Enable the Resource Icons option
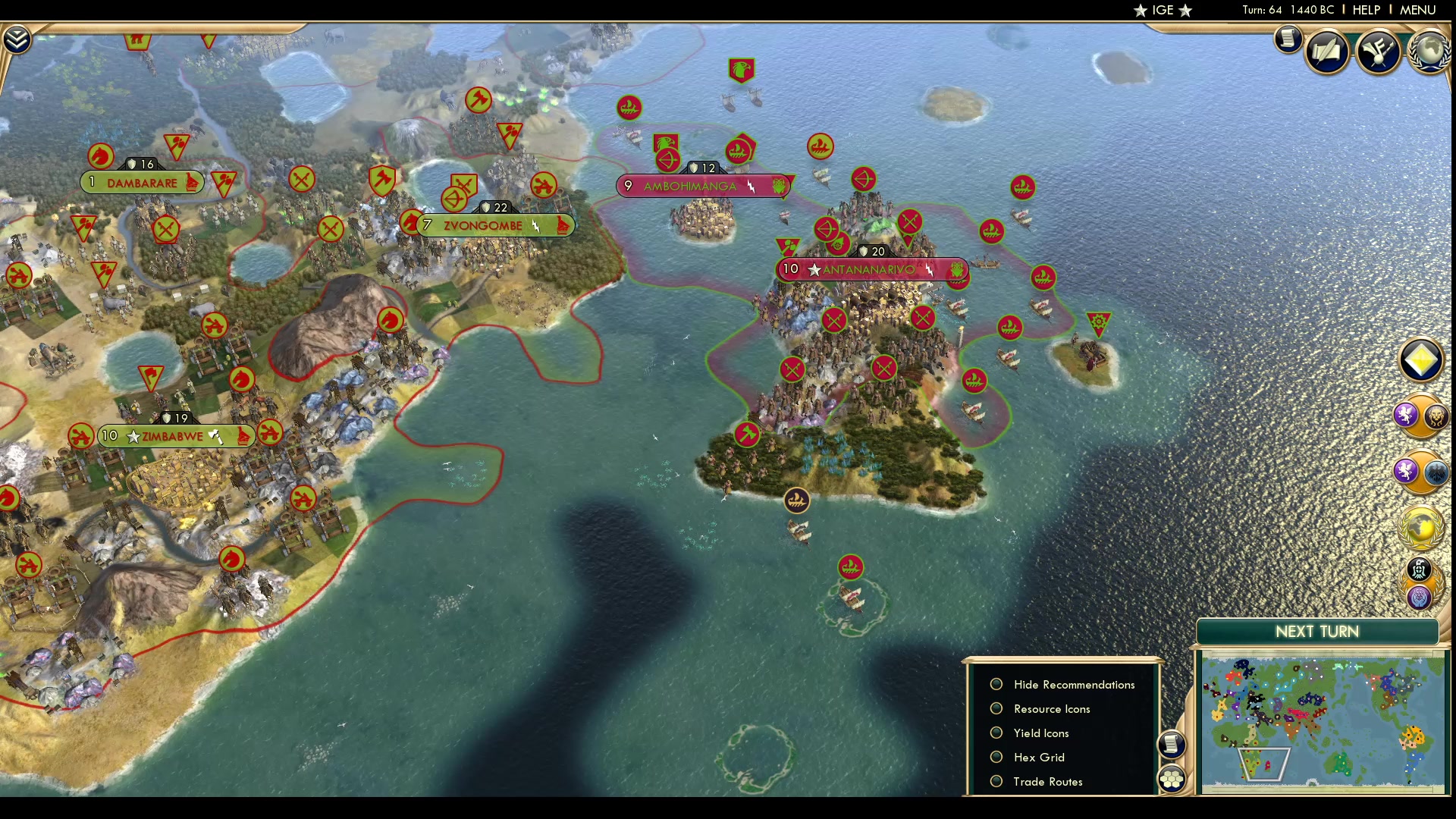 (x=996, y=709)
